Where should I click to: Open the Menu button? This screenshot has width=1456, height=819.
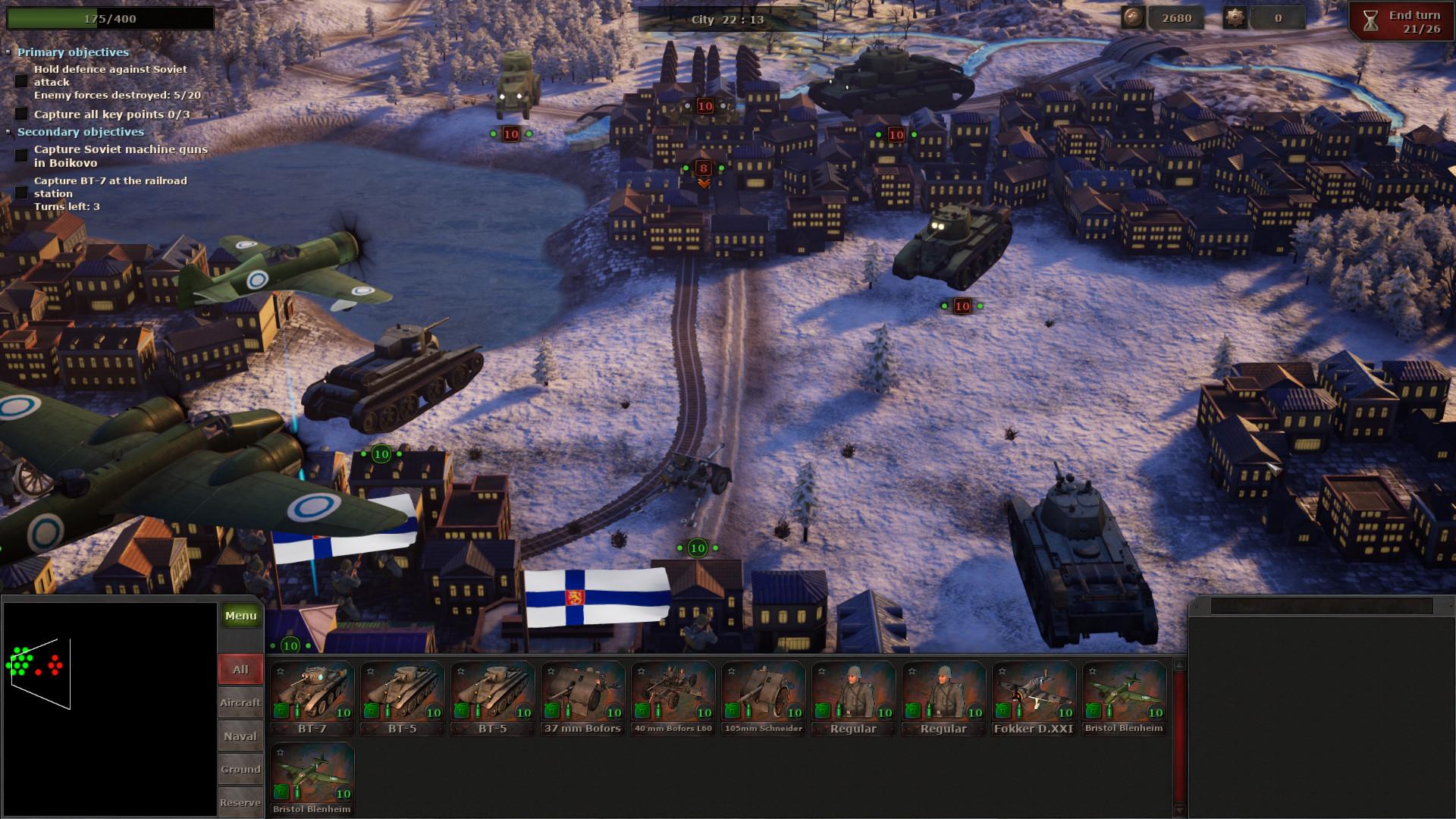click(x=240, y=616)
